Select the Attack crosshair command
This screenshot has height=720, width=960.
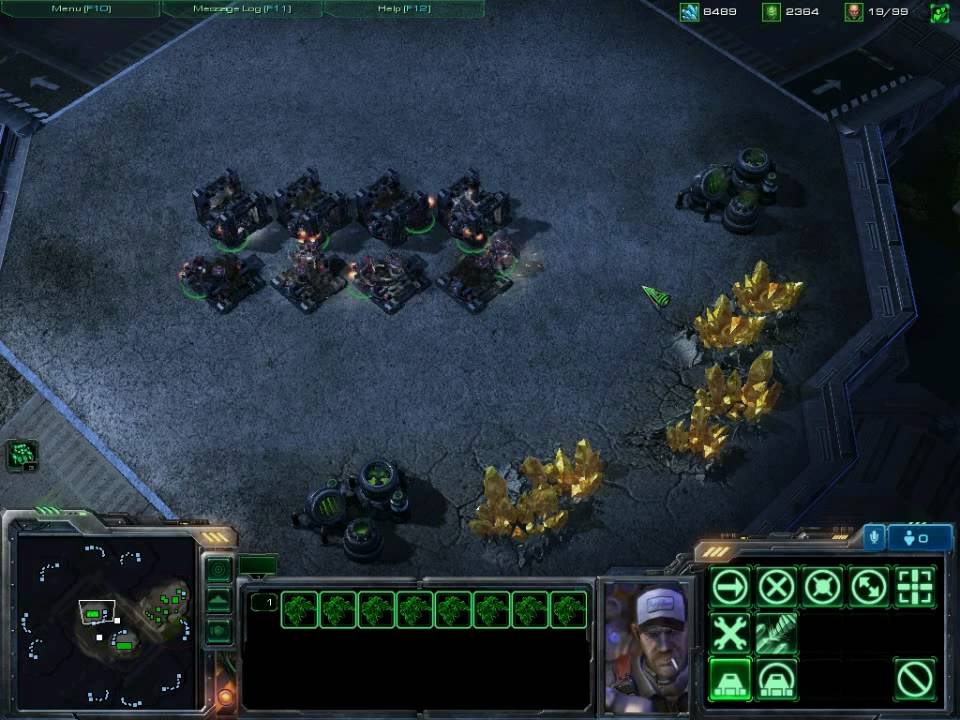click(914, 587)
